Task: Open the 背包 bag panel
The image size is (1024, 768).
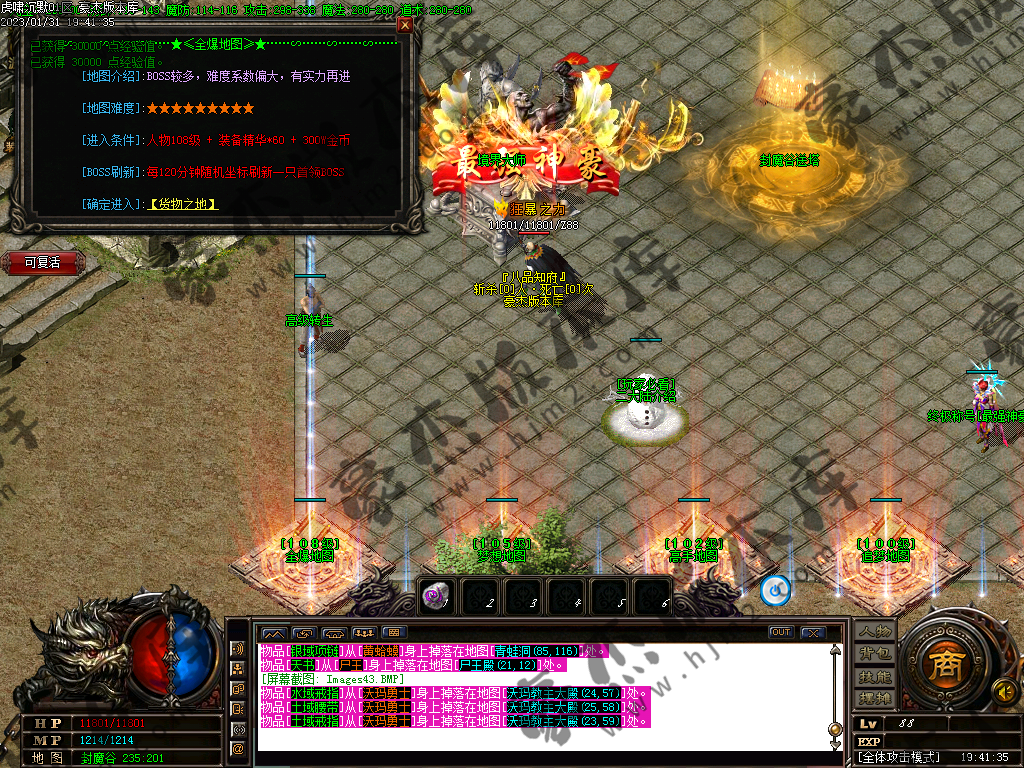Action: click(x=873, y=654)
